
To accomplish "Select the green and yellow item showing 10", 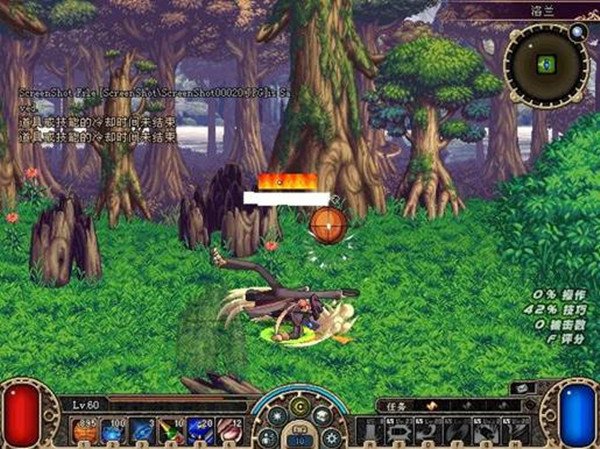I will 170,431.
